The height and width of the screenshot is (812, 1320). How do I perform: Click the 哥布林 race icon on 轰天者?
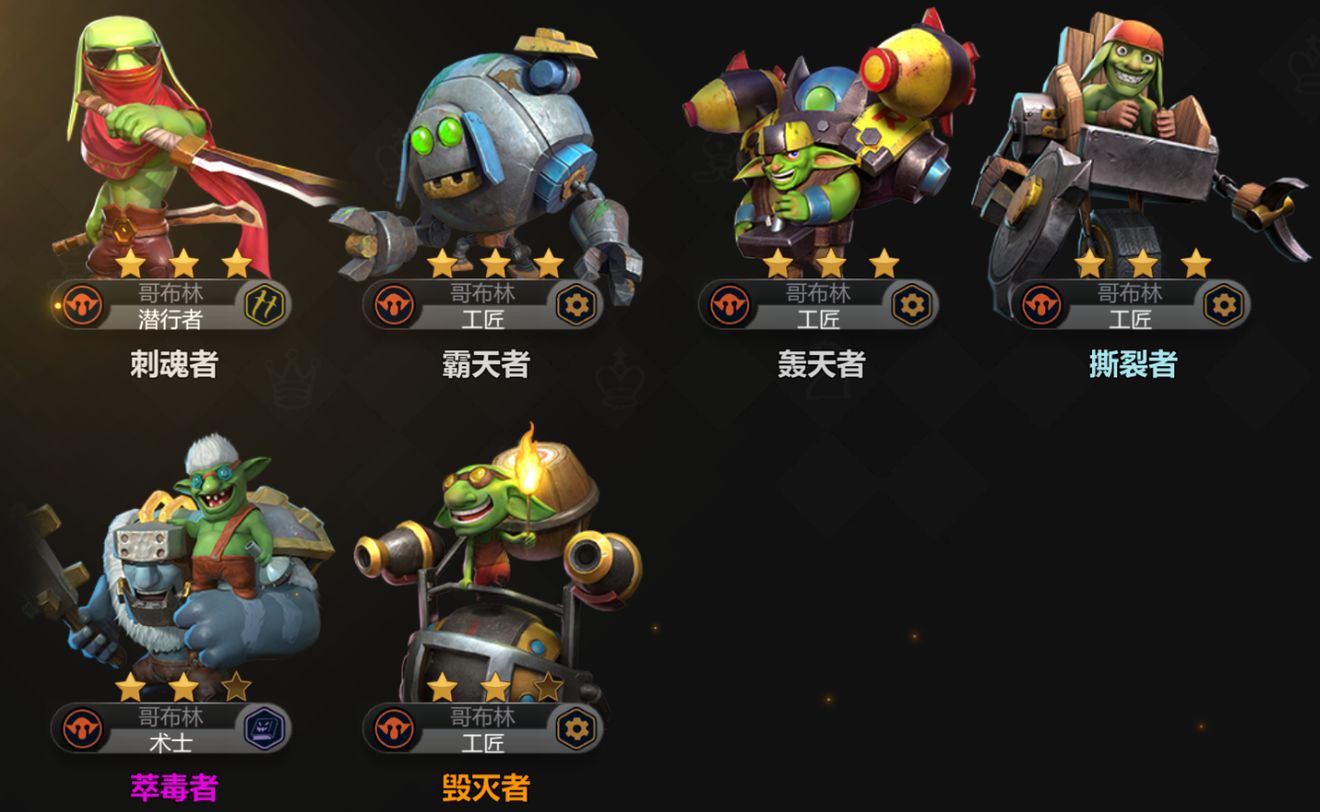729,305
